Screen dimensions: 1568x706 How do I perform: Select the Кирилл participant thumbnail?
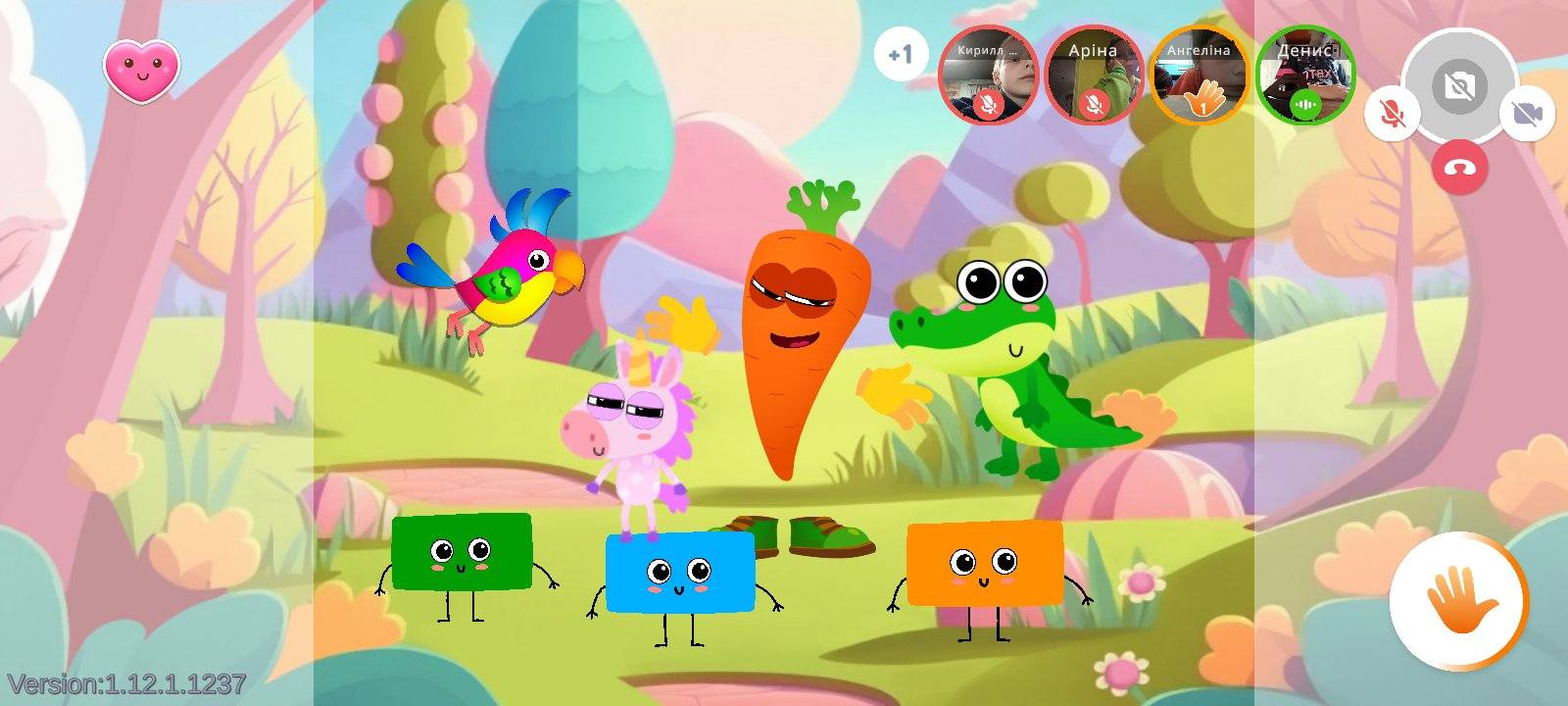[x=989, y=75]
